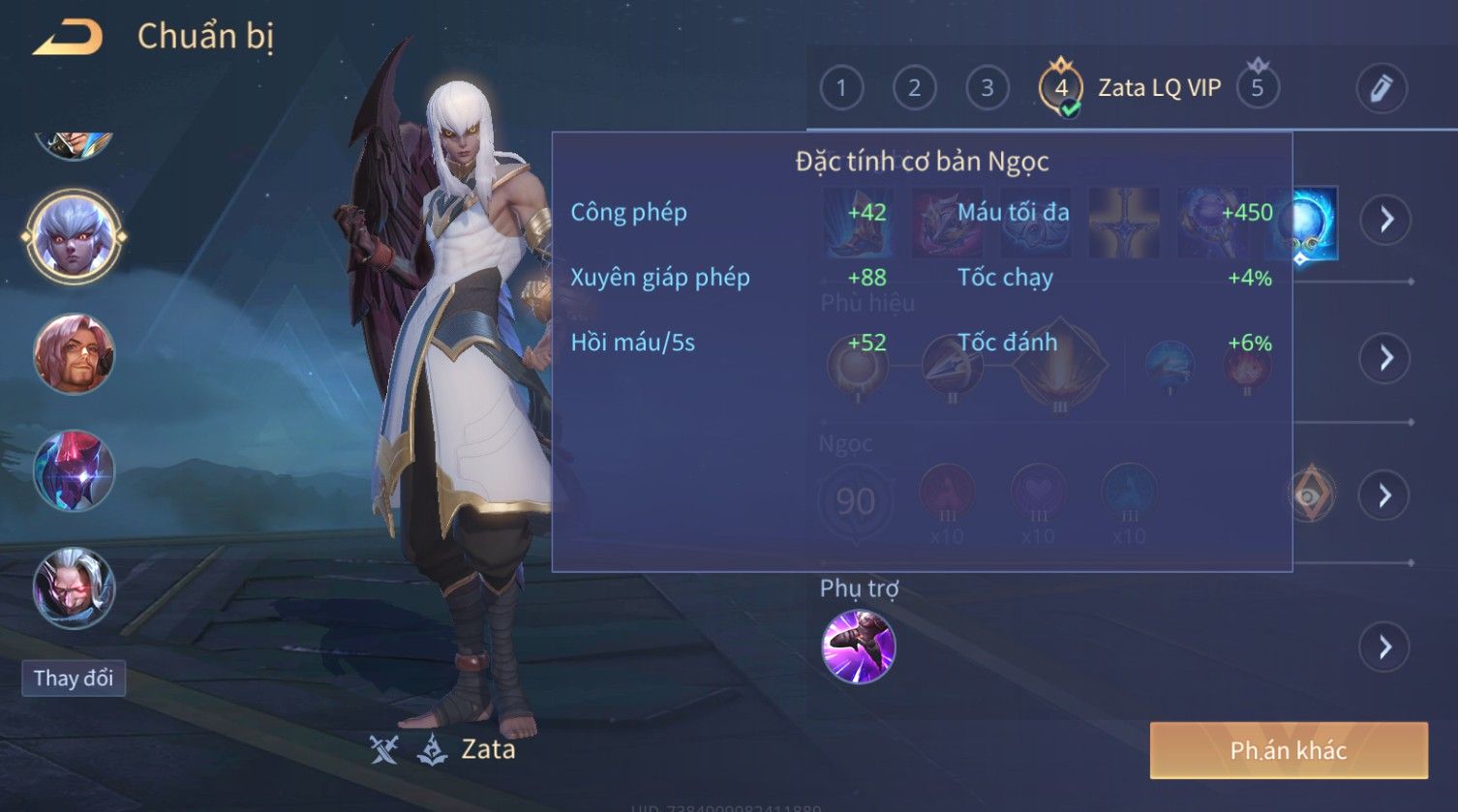Image resolution: width=1458 pixels, height=812 pixels.
Task: Click the Phán khác button
Action: click(x=1288, y=750)
